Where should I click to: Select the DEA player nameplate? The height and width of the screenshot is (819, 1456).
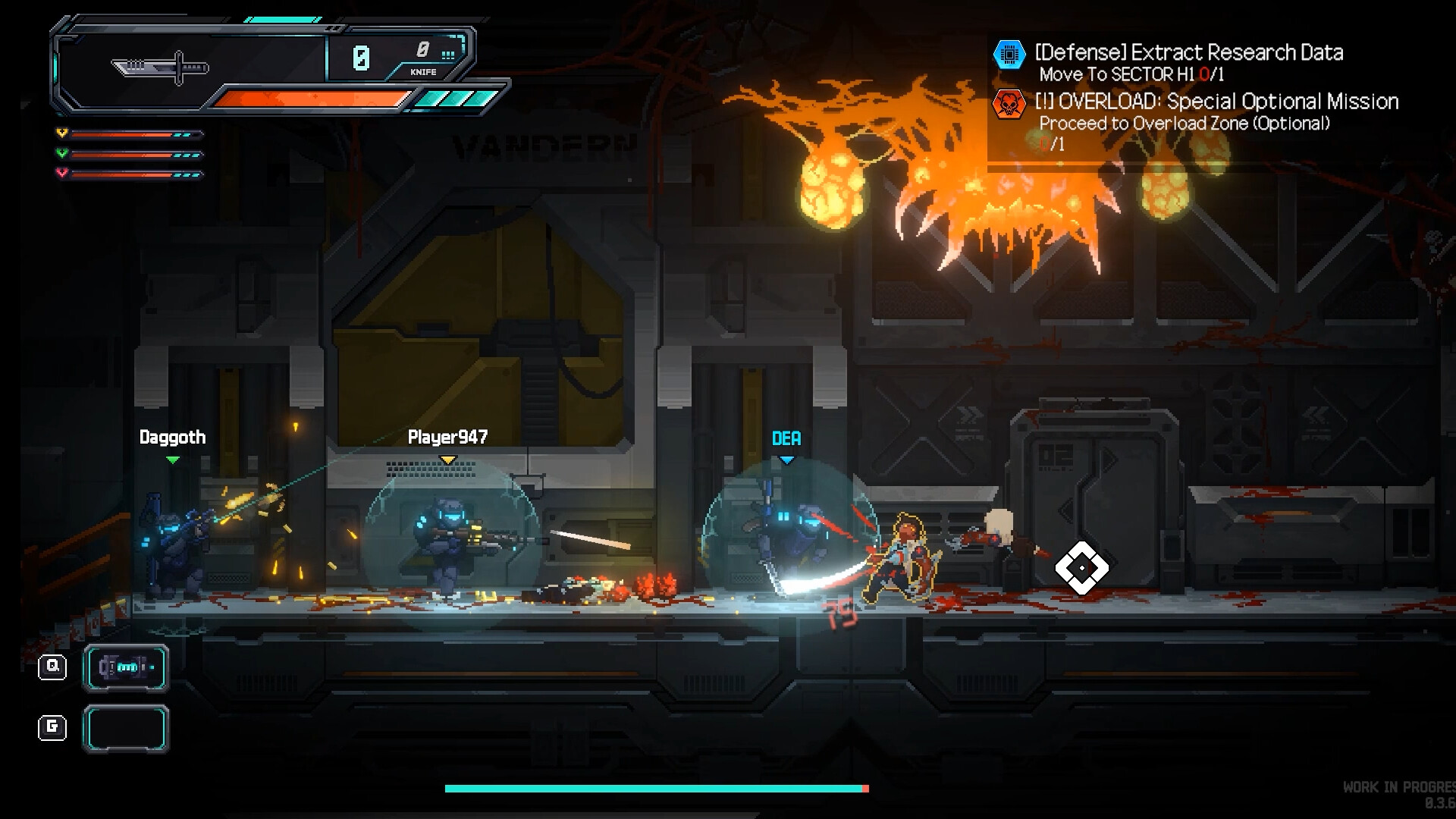point(786,438)
